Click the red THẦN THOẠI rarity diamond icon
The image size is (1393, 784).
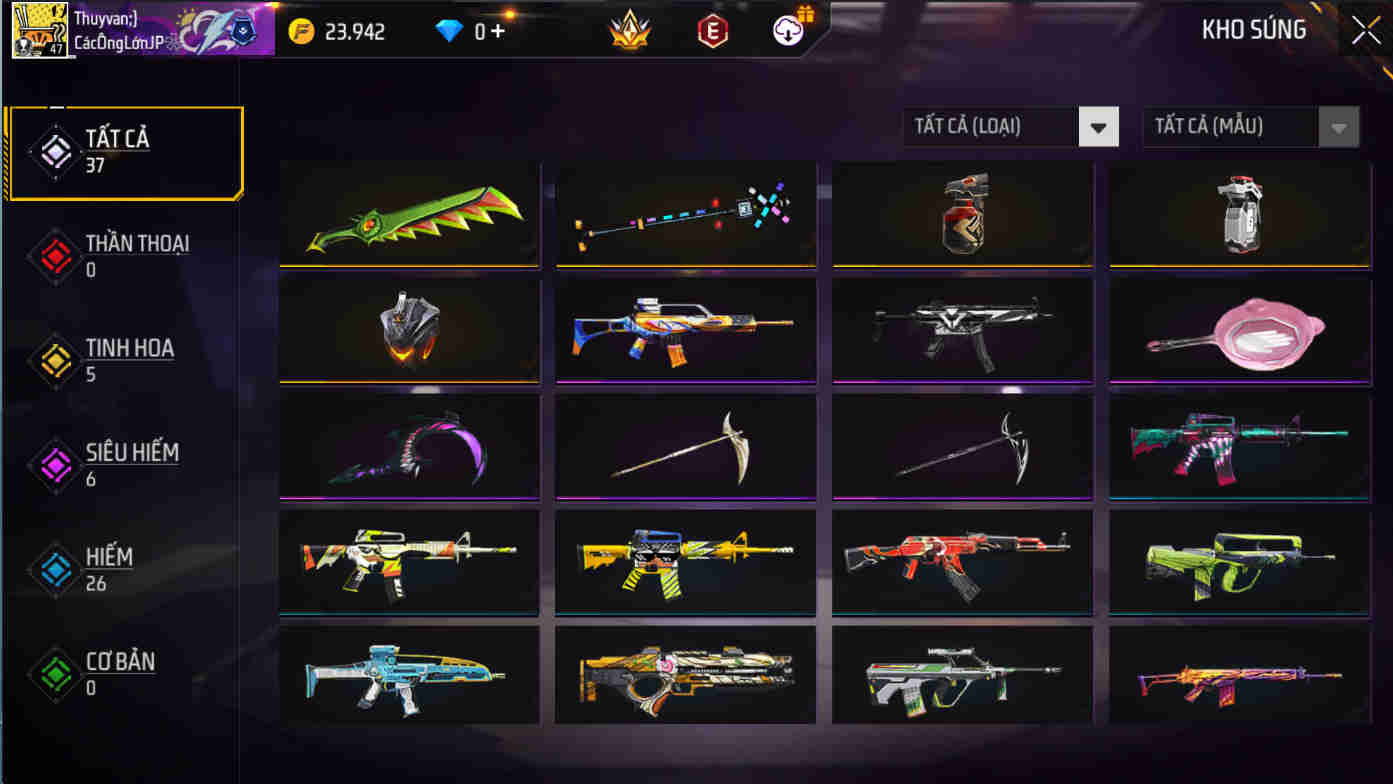click(x=55, y=256)
